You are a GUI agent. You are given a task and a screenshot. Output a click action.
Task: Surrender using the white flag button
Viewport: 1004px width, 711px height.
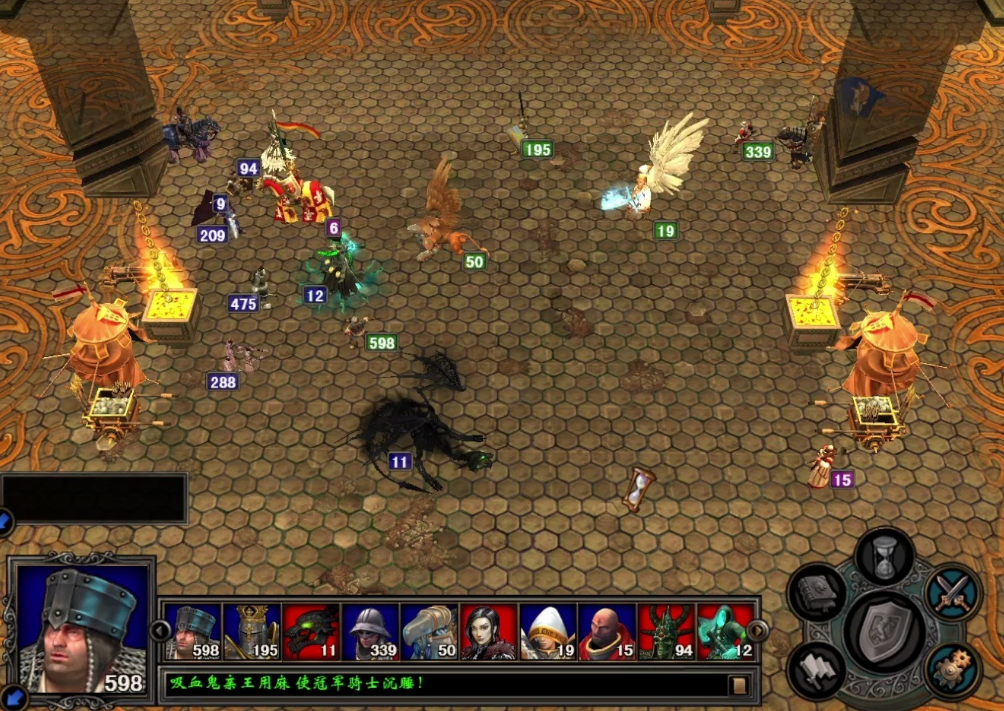click(x=817, y=668)
